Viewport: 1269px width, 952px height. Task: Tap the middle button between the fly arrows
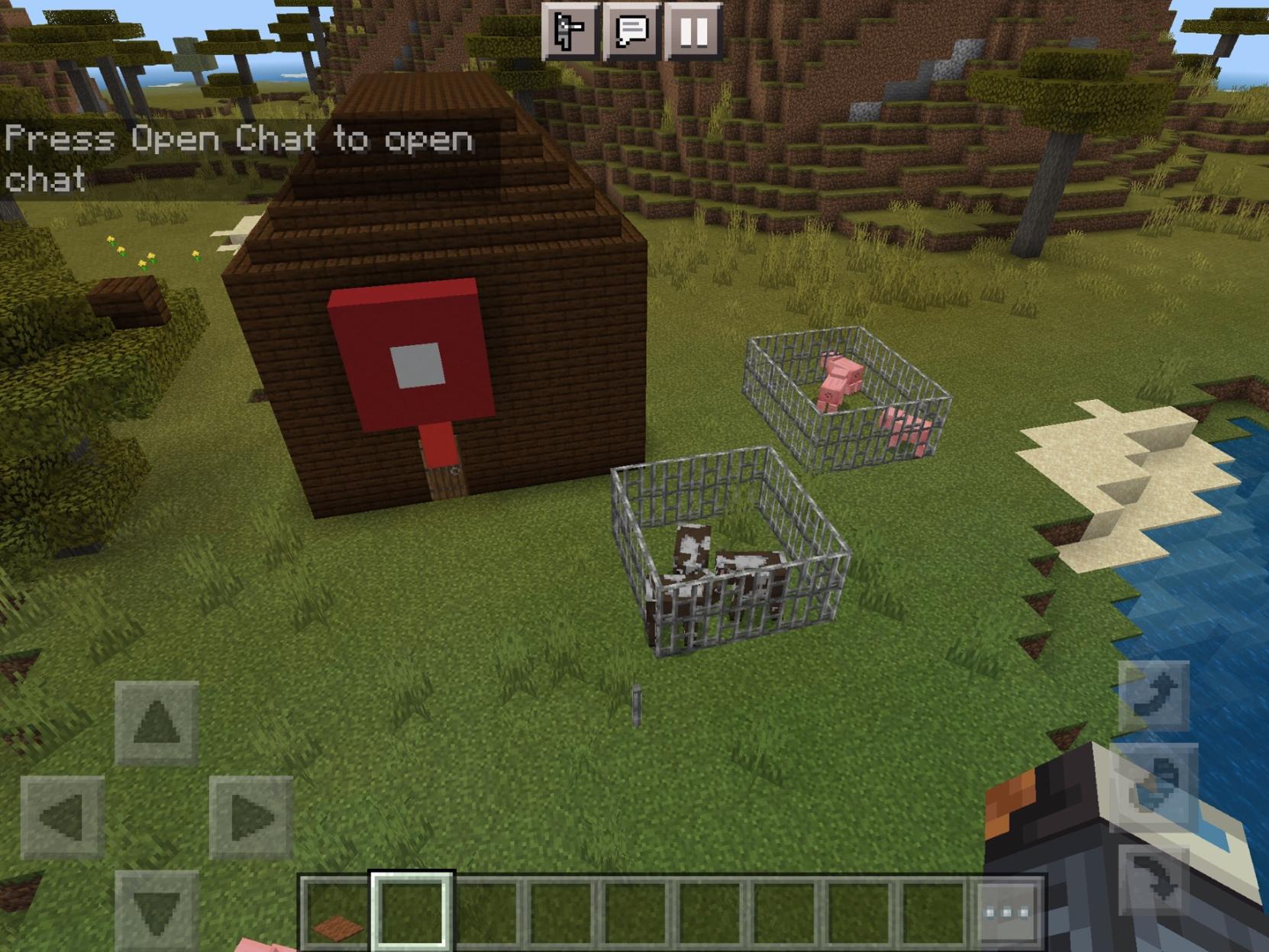point(1154,787)
